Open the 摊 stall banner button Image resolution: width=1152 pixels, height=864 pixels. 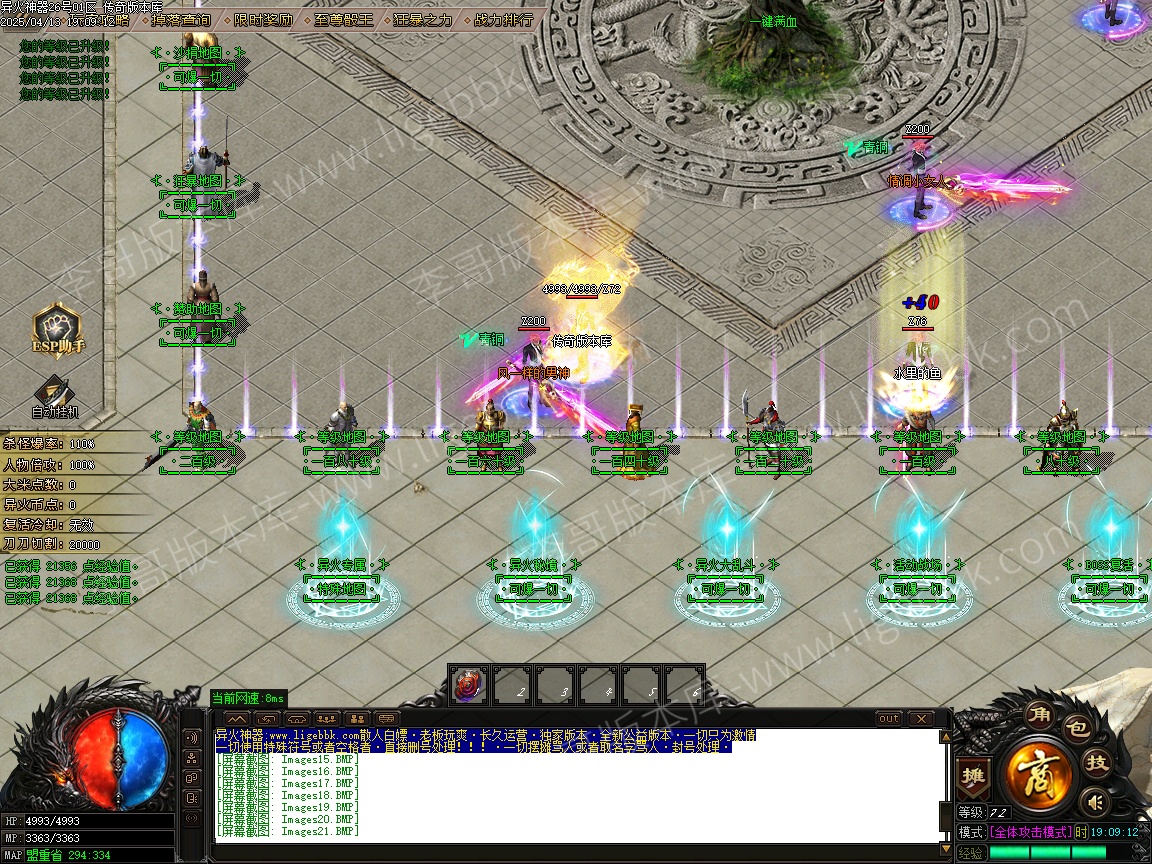(x=971, y=776)
